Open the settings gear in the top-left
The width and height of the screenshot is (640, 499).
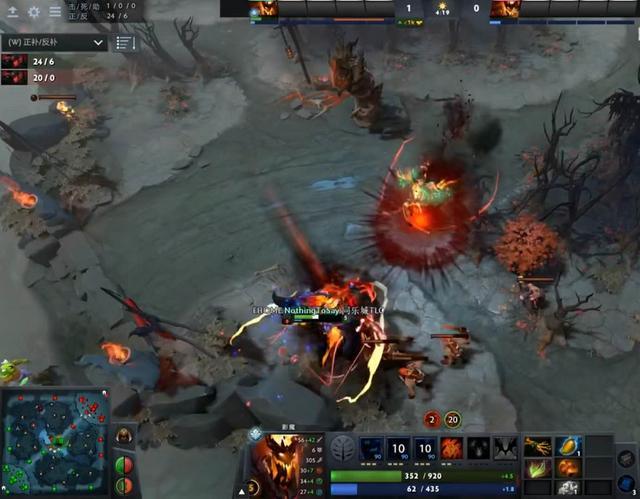click(33, 12)
